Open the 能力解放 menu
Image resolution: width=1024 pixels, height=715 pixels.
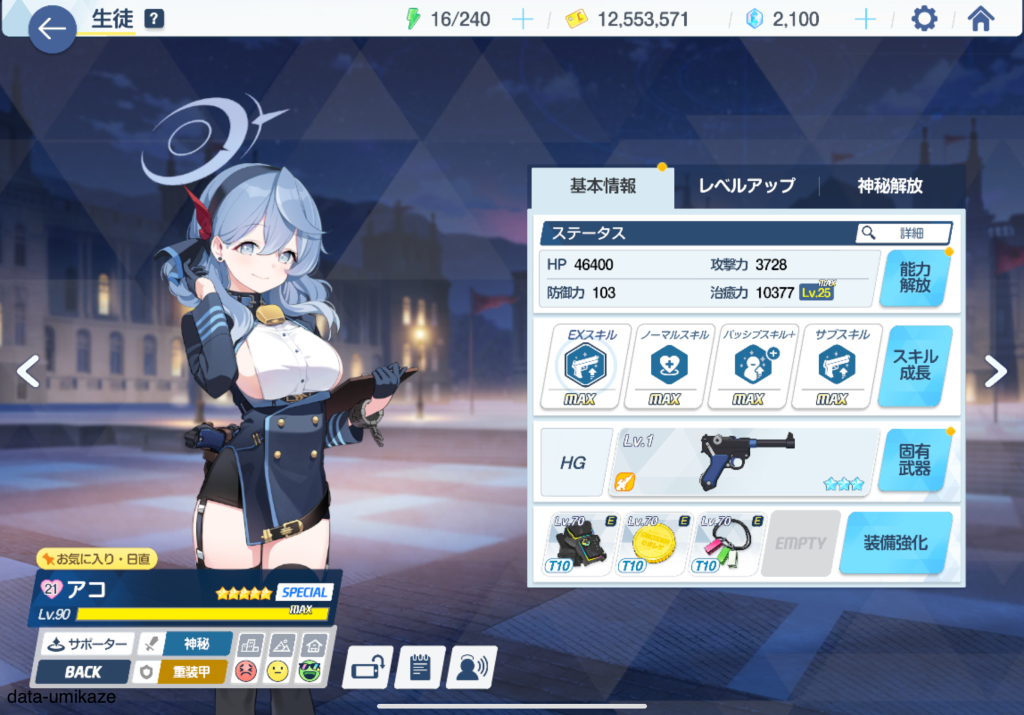pyautogui.click(x=914, y=277)
